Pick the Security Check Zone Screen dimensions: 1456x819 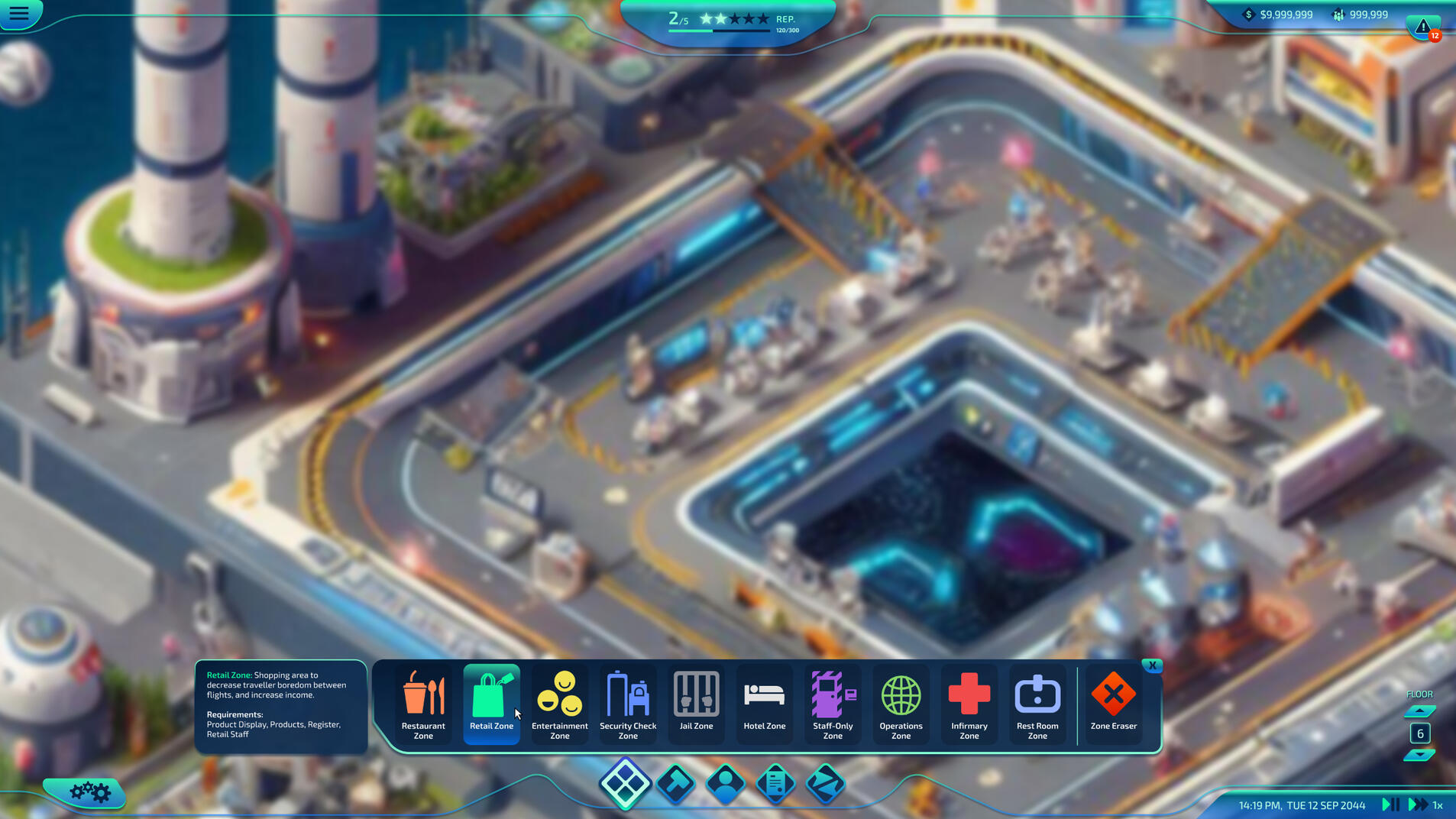click(x=628, y=703)
